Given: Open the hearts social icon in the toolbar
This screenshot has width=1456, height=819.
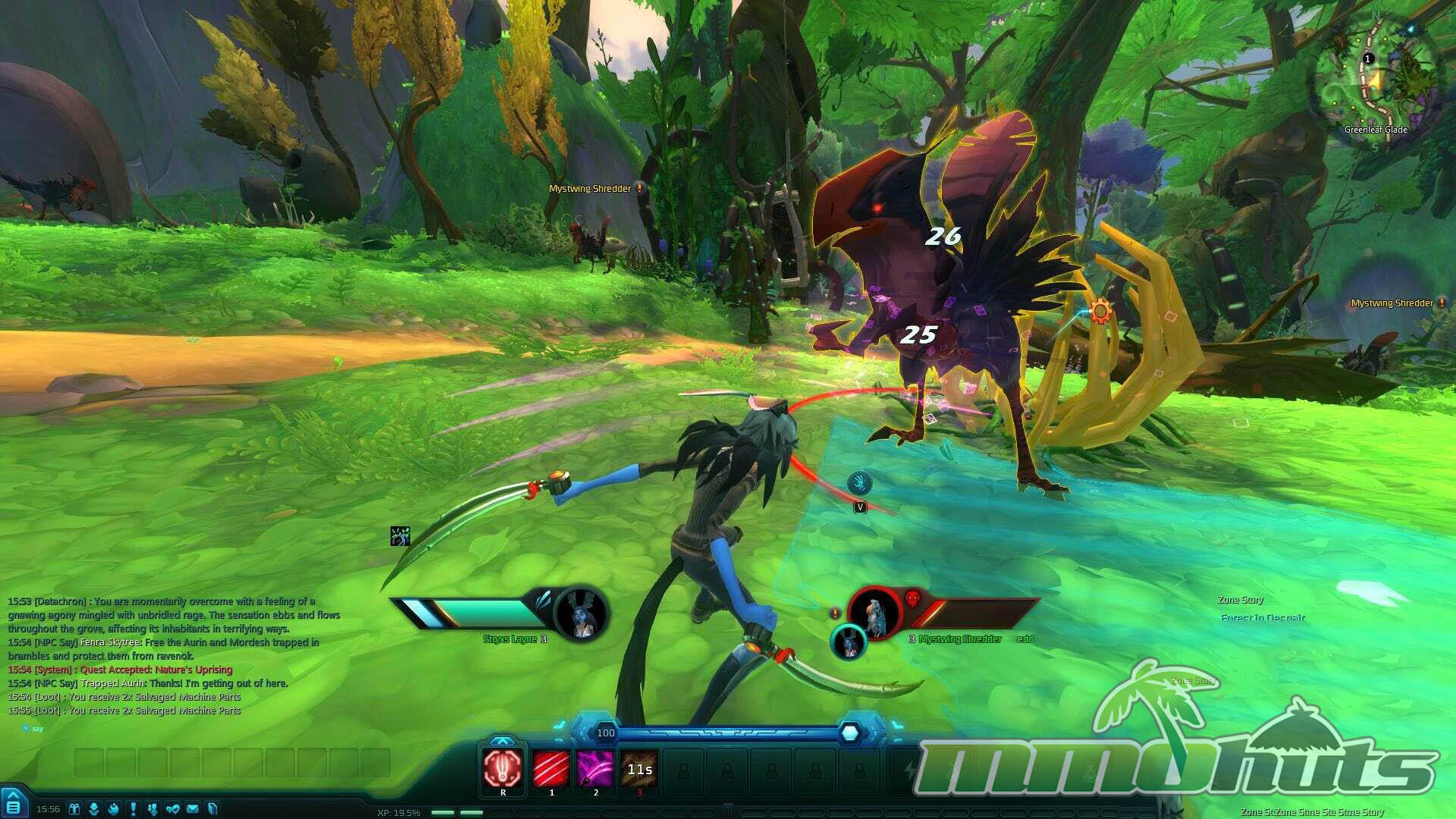Looking at the screenshot, I should click(173, 808).
